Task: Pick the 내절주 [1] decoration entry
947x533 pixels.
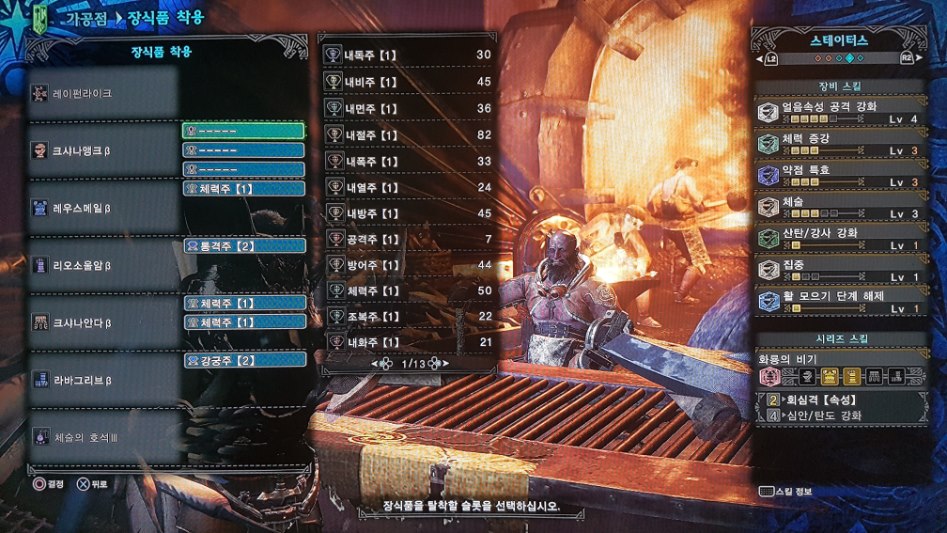Action: [409, 135]
